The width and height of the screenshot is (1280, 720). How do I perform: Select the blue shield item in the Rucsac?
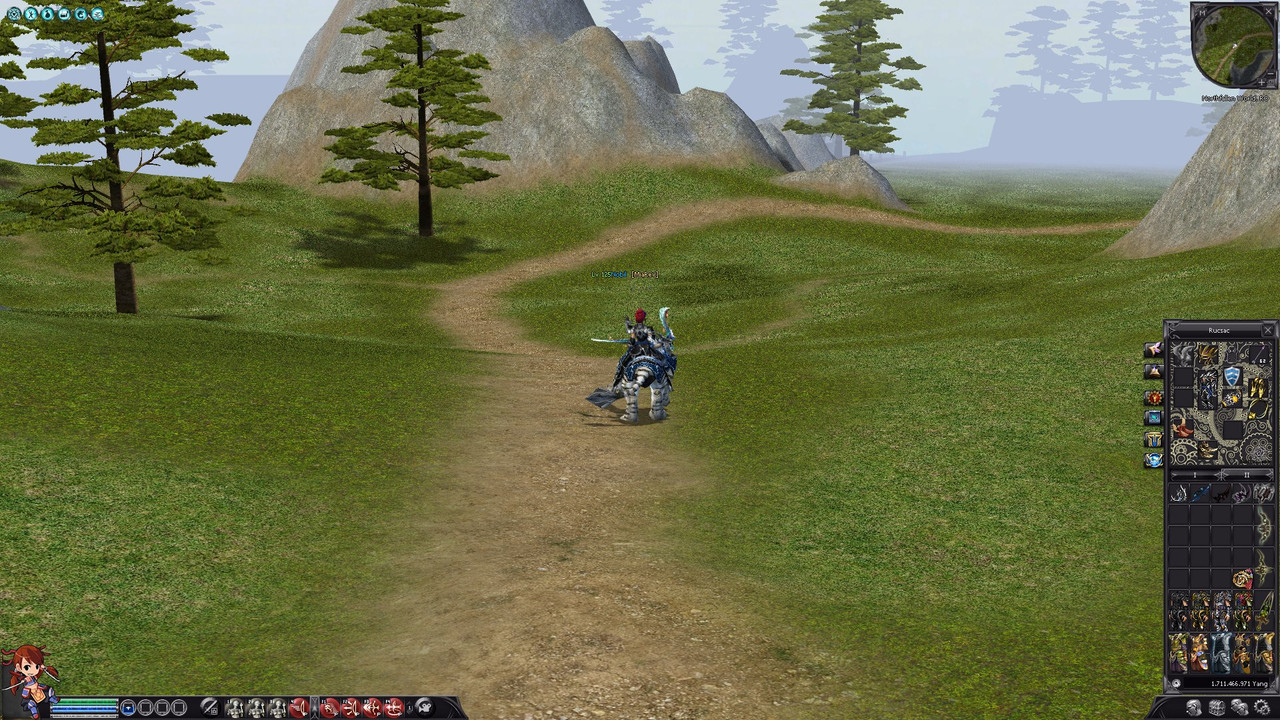click(1231, 375)
